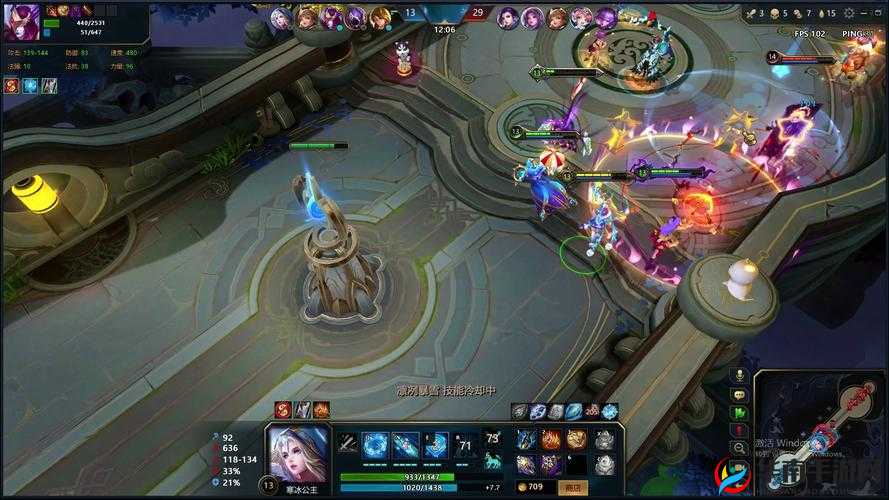Open the chat speech bubble button

(740, 394)
